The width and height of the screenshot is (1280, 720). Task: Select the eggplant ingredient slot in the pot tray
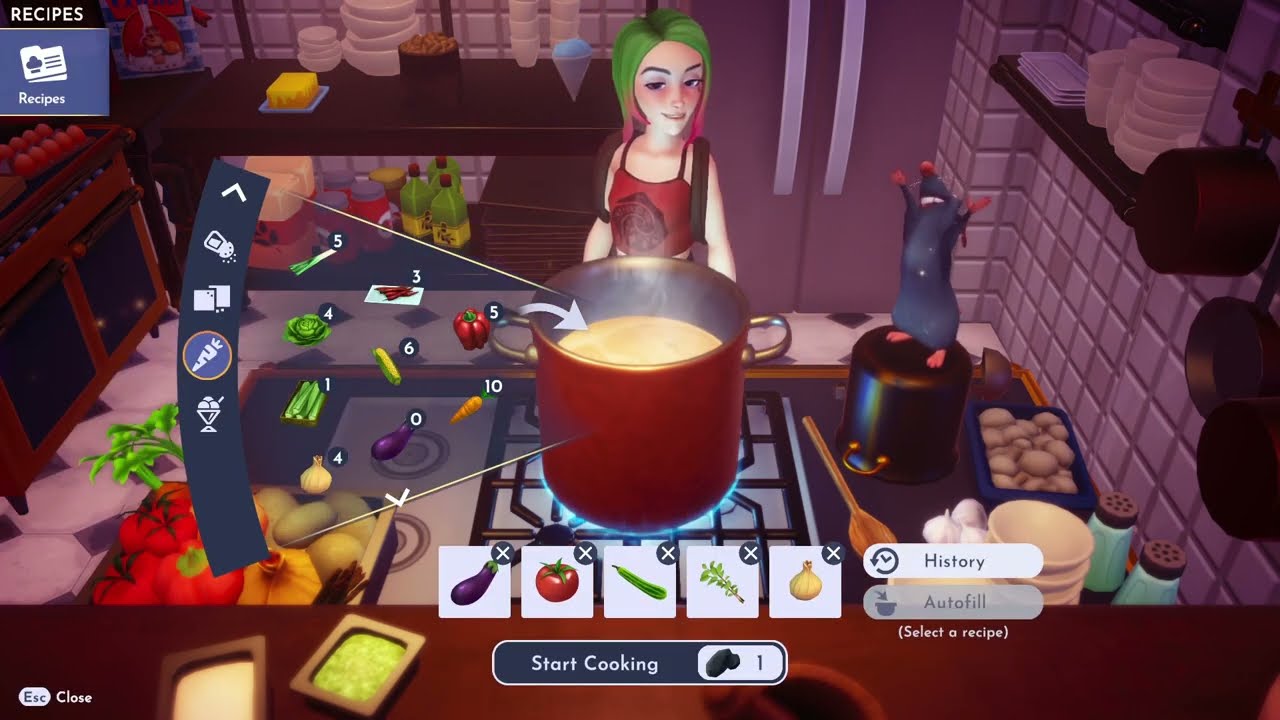pyautogui.click(x=474, y=583)
